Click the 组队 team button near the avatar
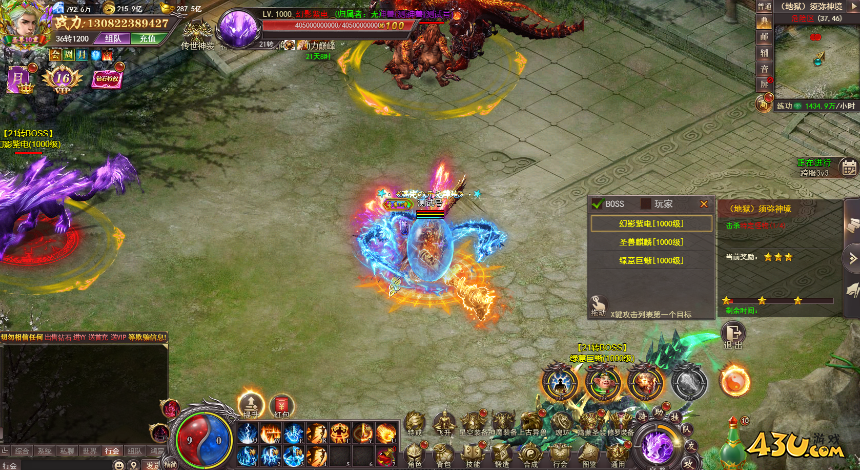Screen dimensions: 860x470 coord(112,38)
